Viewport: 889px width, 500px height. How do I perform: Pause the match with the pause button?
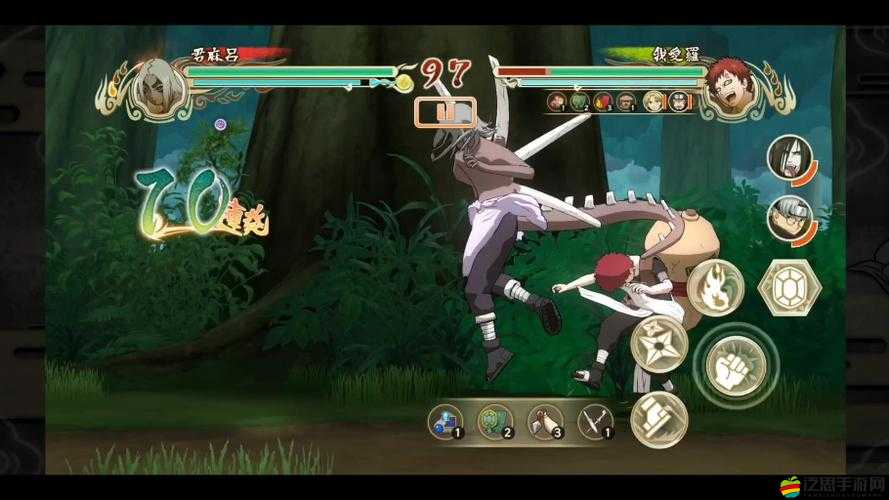(x=445, y=111)
